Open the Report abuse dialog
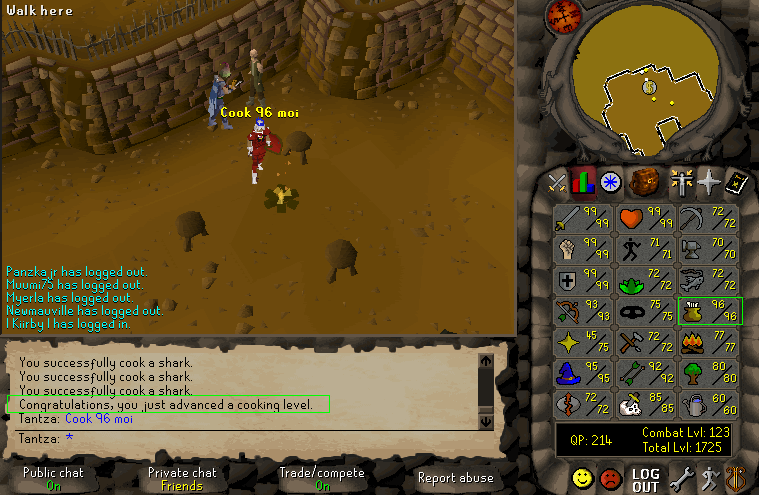759x495 pixels. click(455, 478)
